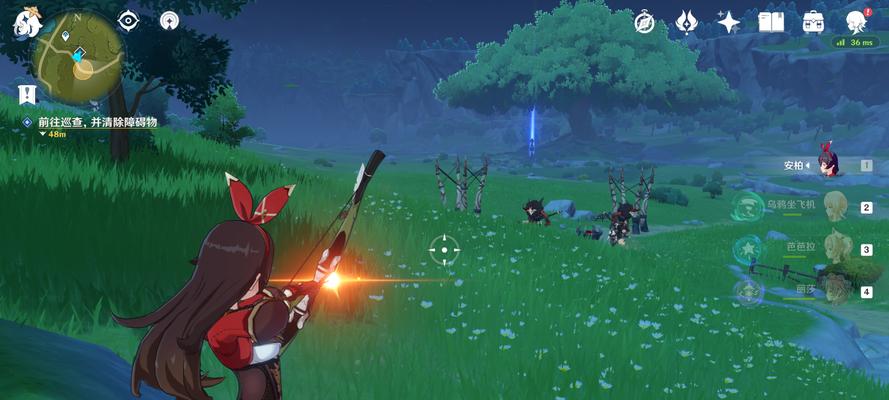Open the quest log banner icon

point(28,95)
